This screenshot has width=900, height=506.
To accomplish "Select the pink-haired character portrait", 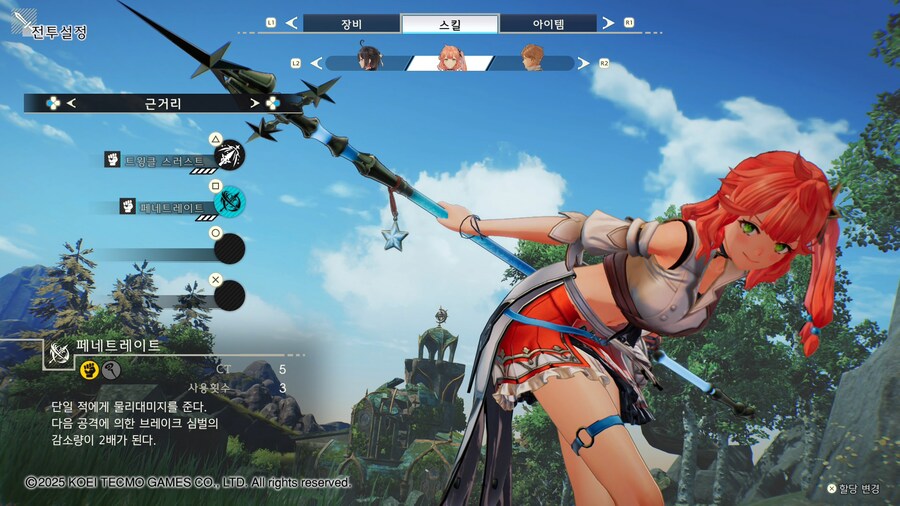I will coord(452,61).
